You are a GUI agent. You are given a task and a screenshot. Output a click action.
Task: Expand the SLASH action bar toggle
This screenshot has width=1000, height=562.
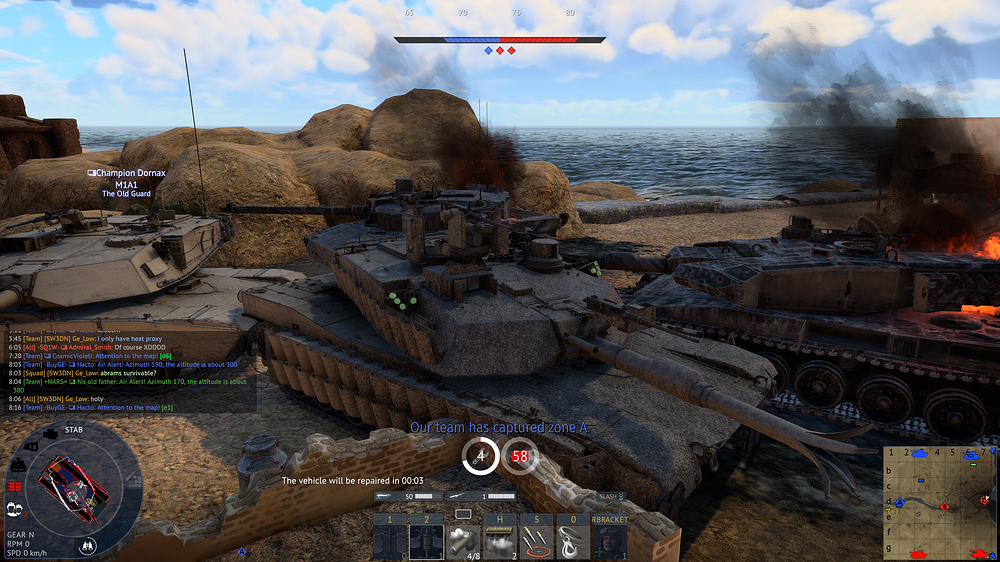pos(610,496)
